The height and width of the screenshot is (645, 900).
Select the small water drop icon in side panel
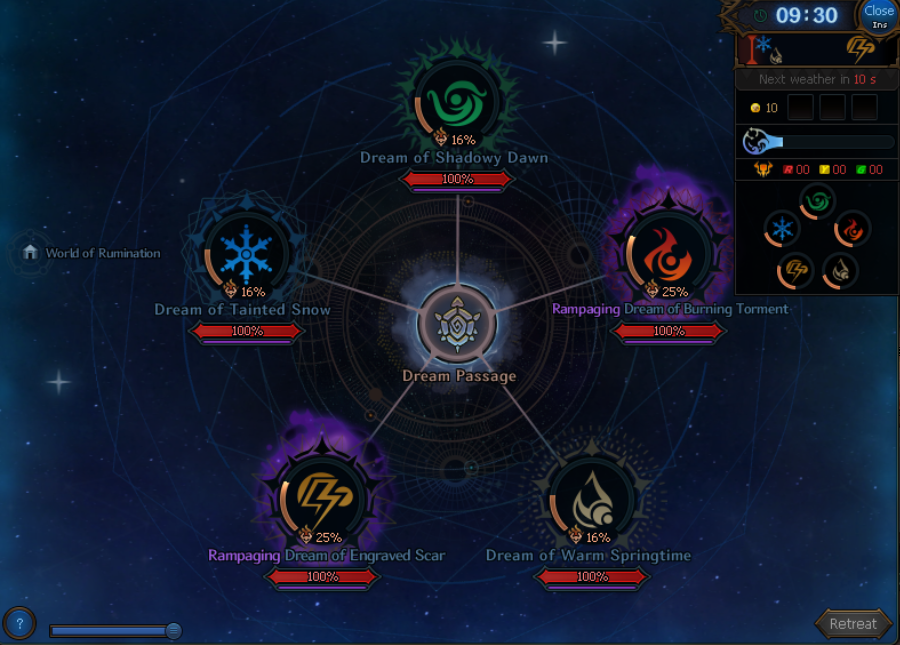point(839,270)
